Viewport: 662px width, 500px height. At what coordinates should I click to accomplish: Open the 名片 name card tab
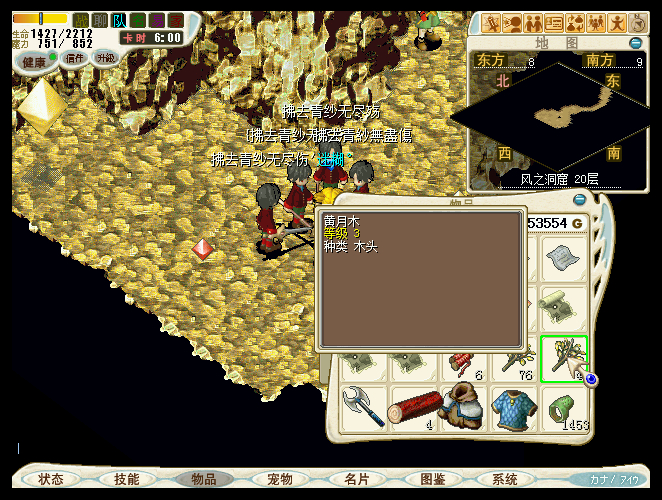355,479
